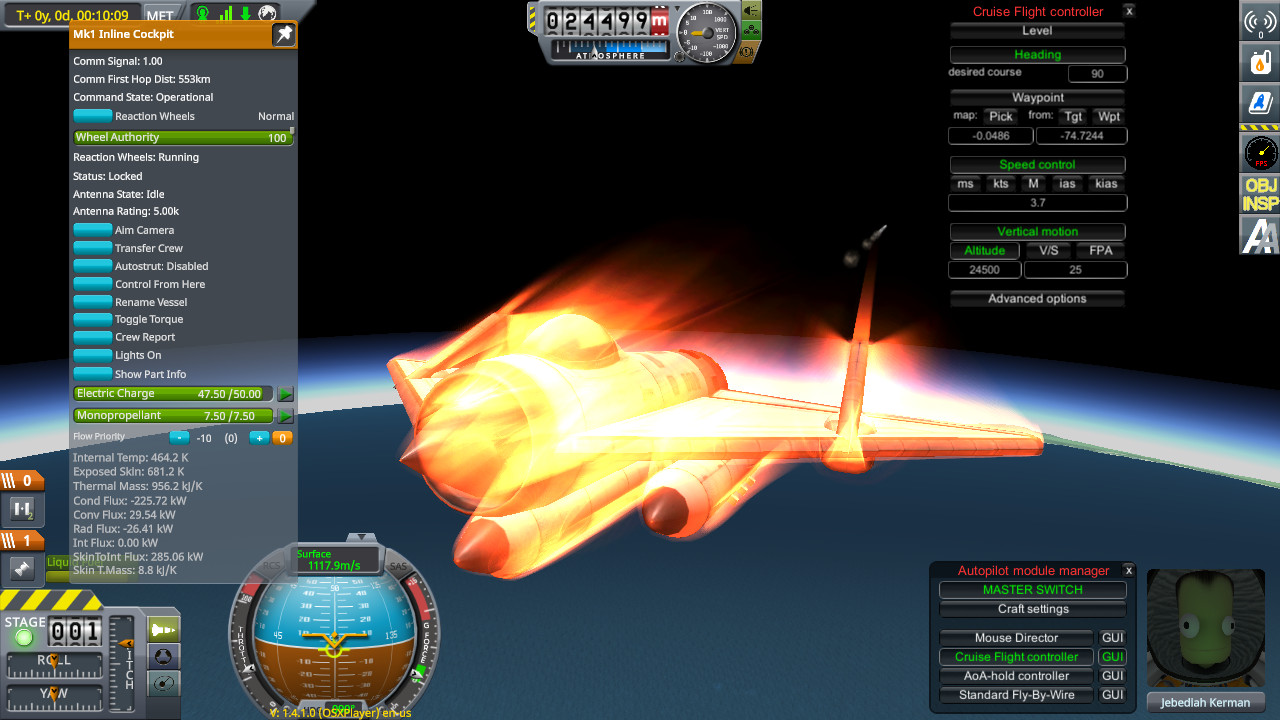Pin the Mk1 Inline Cockpit window

pyautogui.click(x=284, y=35)
